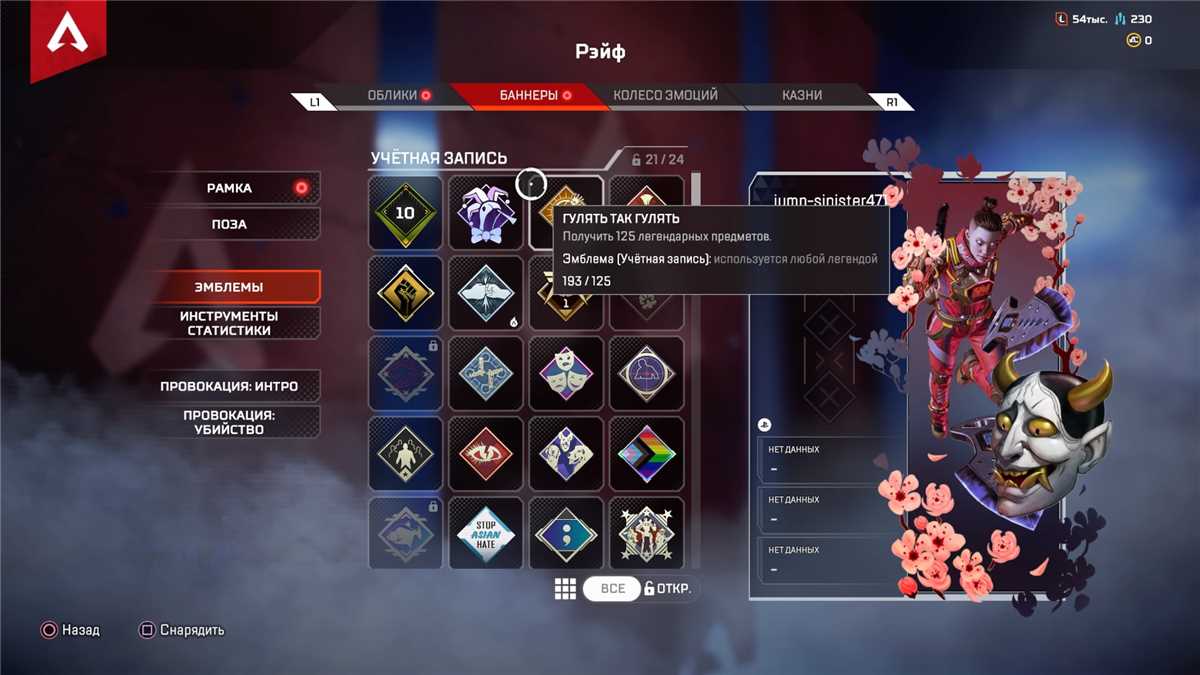The width and height of the screenshot is (1200, 675).
Task: Select the Эмблемы category
Action: click(x=230, y=287)
